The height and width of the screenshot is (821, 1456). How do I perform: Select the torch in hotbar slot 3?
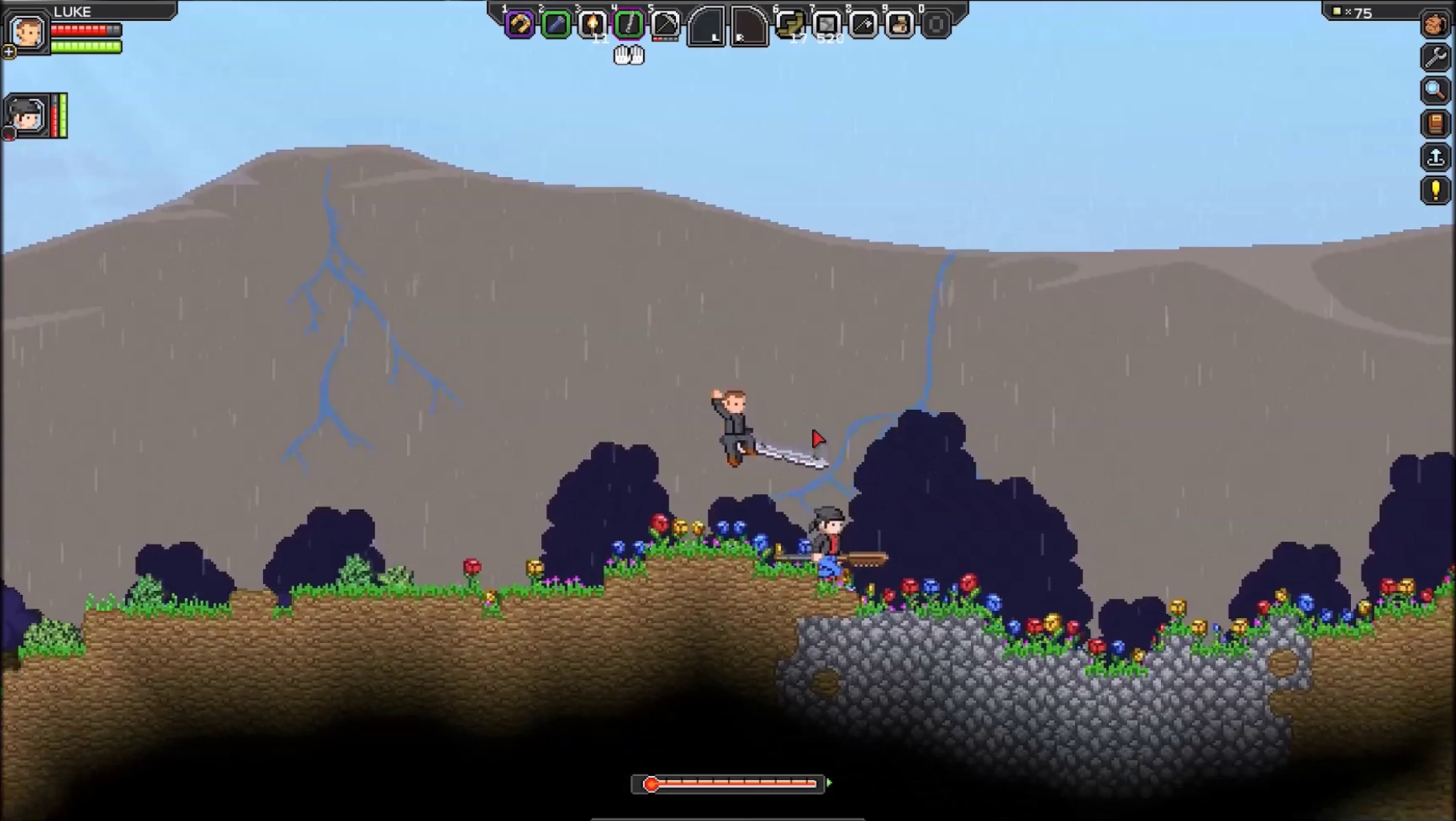coord(593,25)
